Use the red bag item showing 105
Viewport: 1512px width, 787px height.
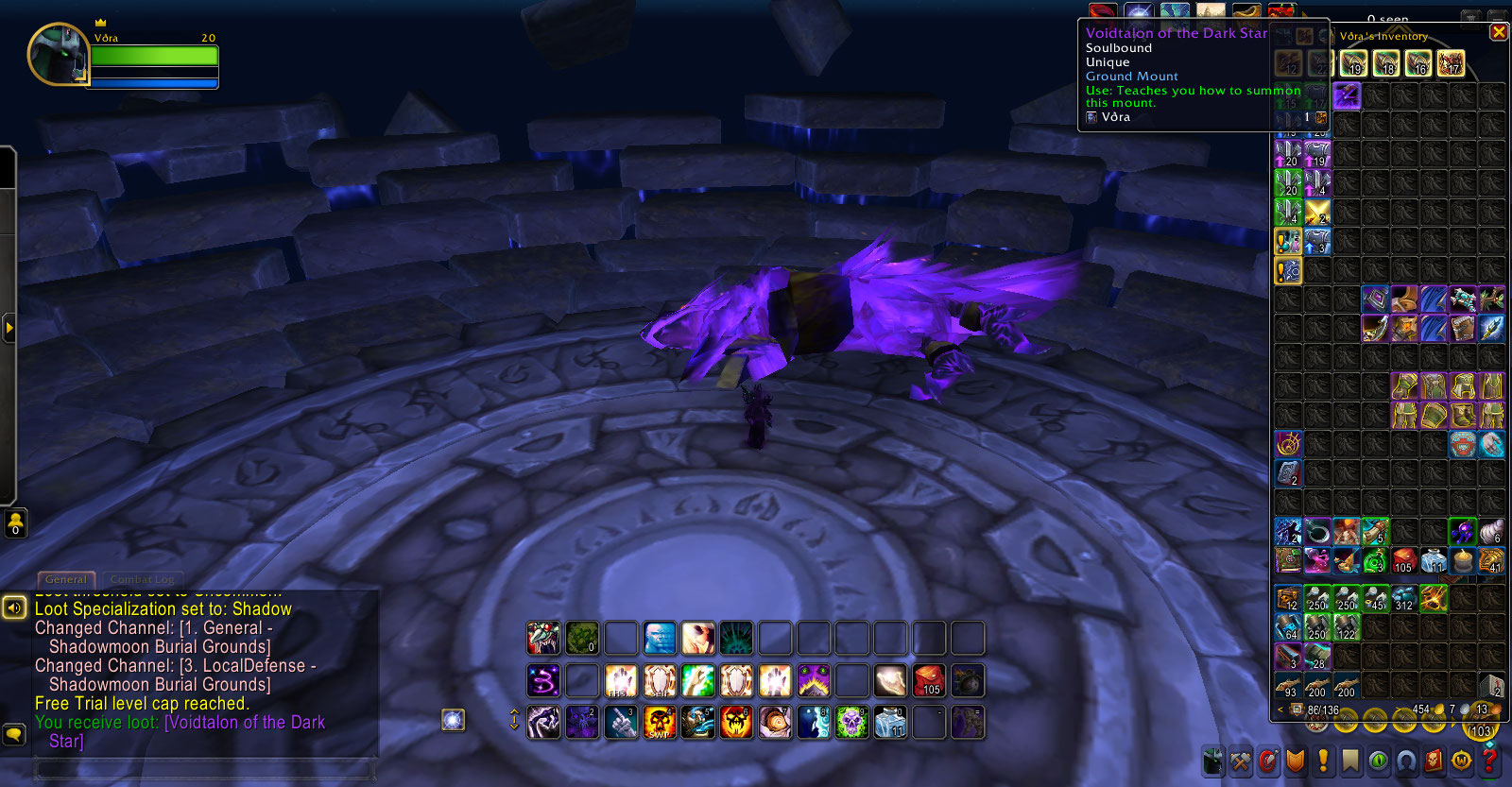(x=929, y=680)
